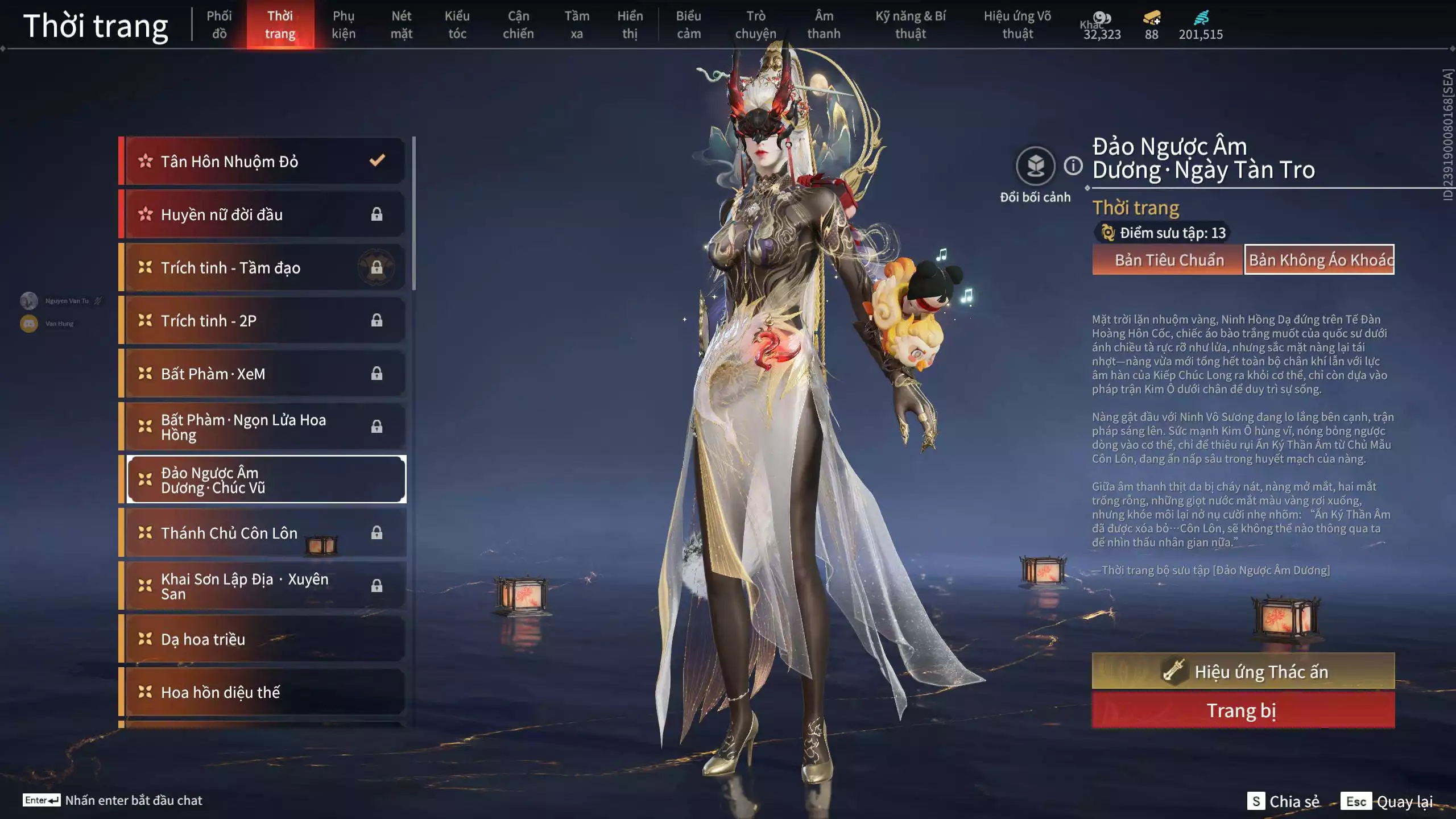The height and width of the screenshot is (819, 1456).
Task: Open the Phụ kiện accessories tab
Action: tap(344, 25)
